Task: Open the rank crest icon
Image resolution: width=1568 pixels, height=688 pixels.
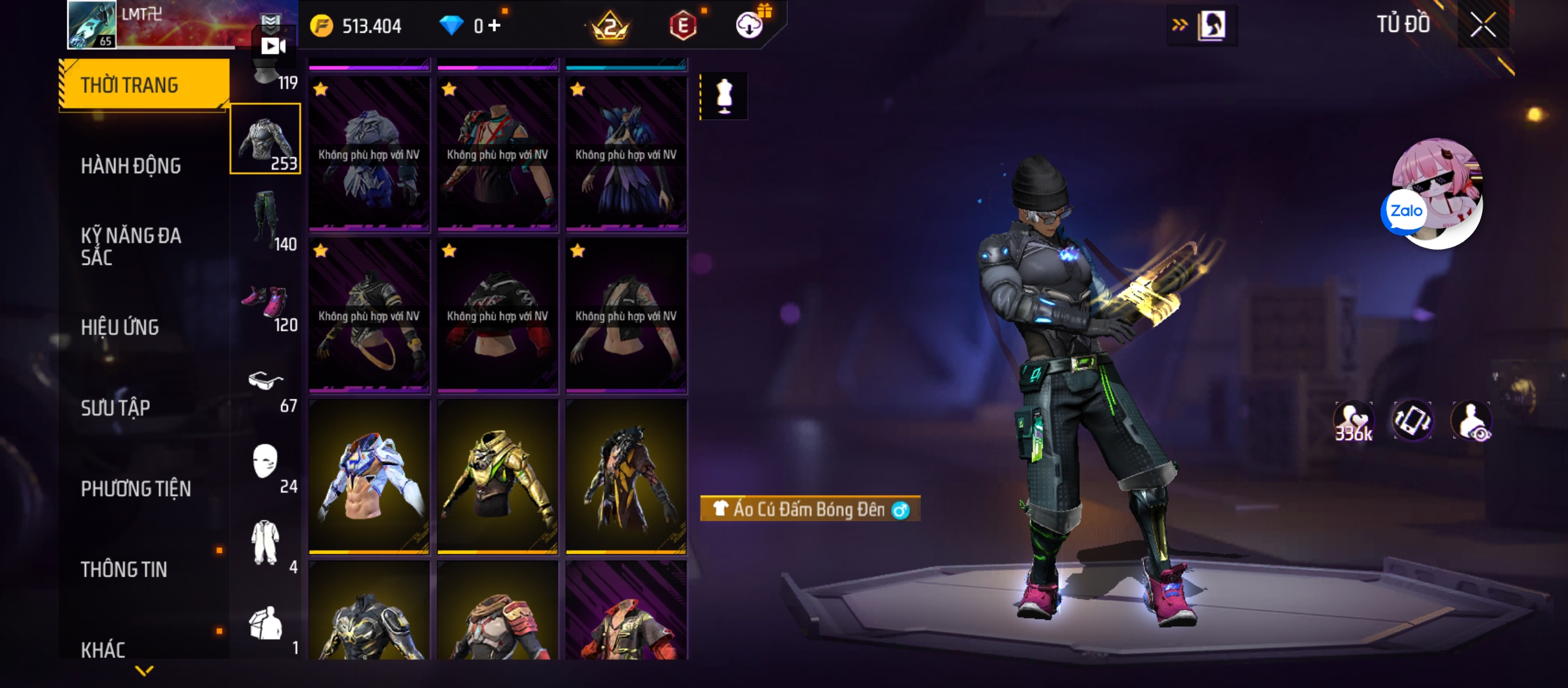Action: pyautogui.click(x=610, y=27)
